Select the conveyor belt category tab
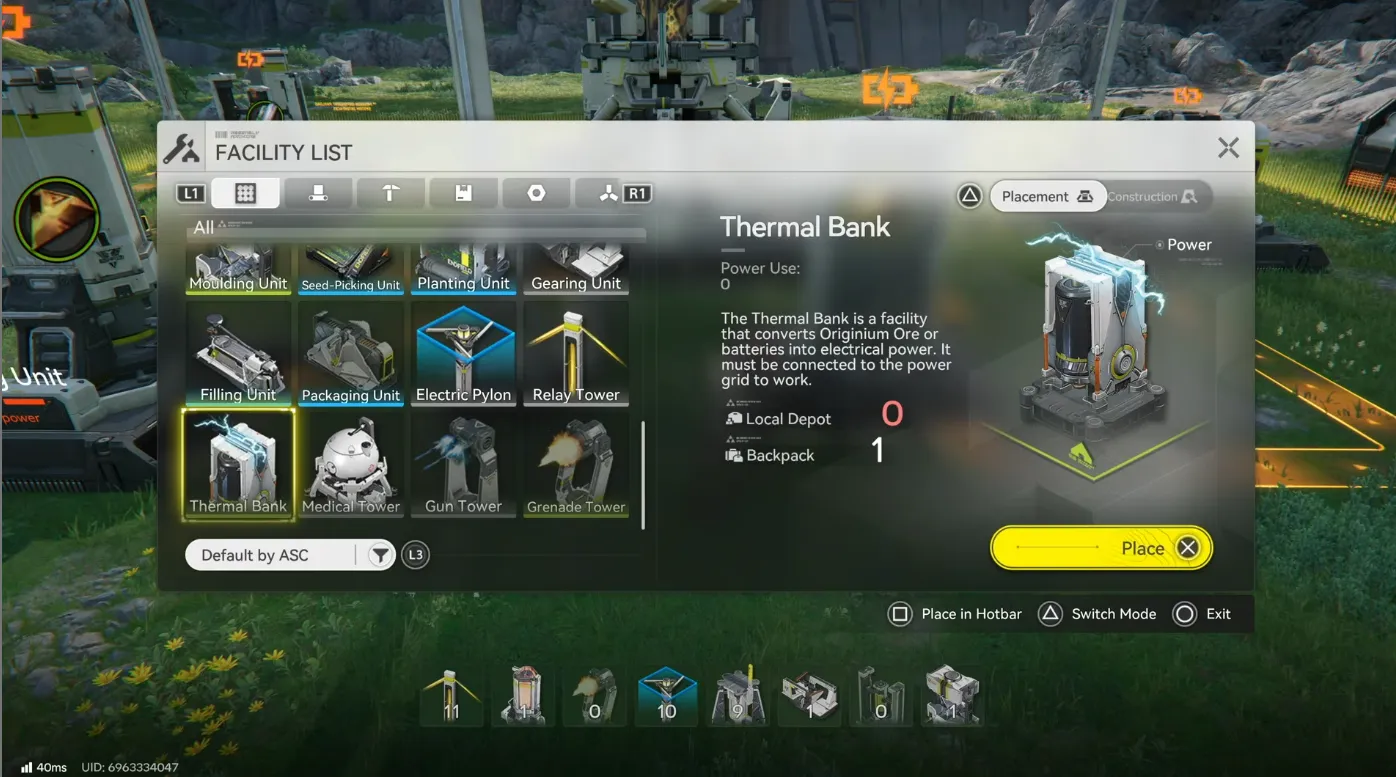The width and height of the screenshot is (1396, 777). 318,194
